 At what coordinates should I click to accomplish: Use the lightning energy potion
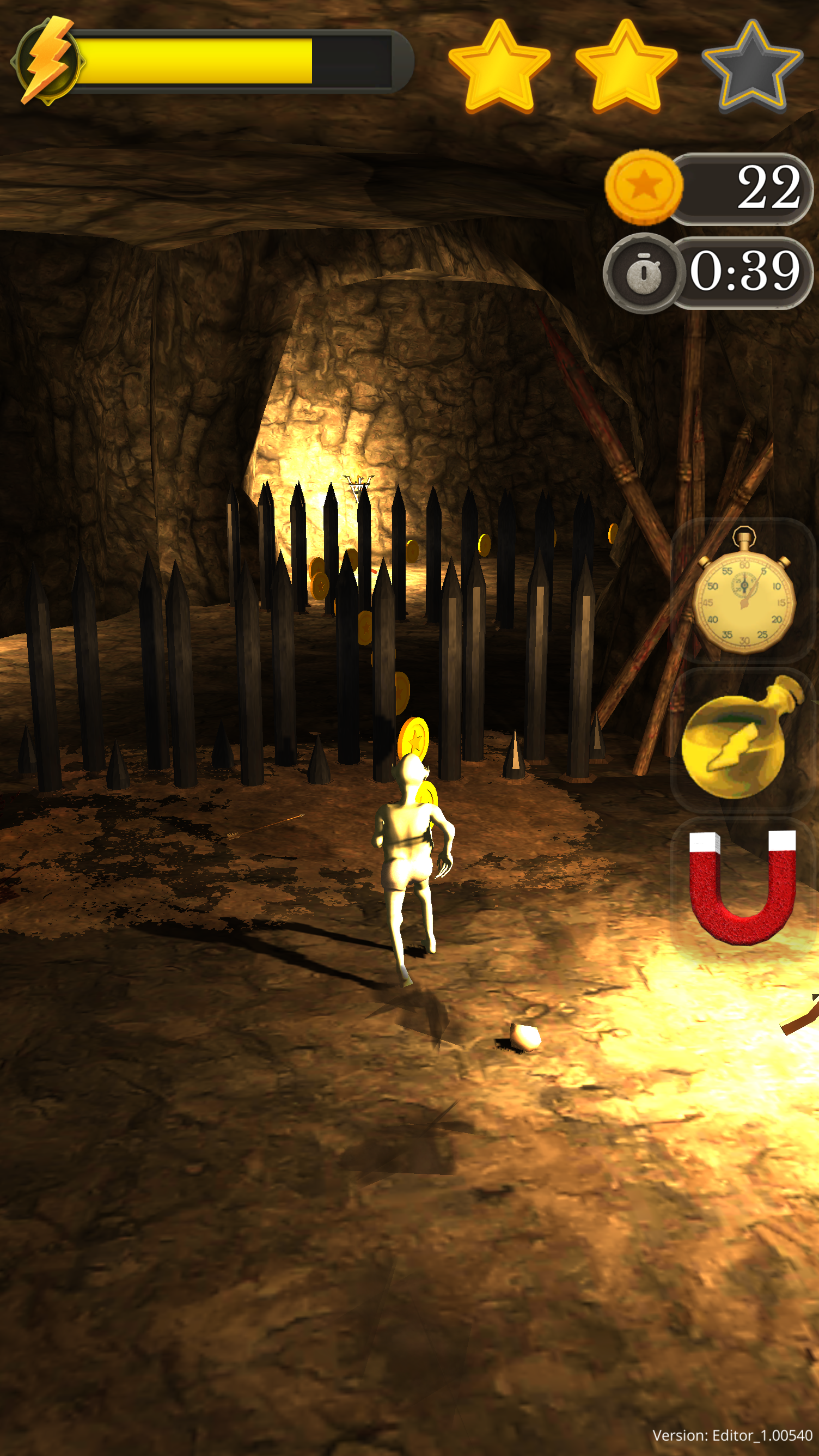742,740
